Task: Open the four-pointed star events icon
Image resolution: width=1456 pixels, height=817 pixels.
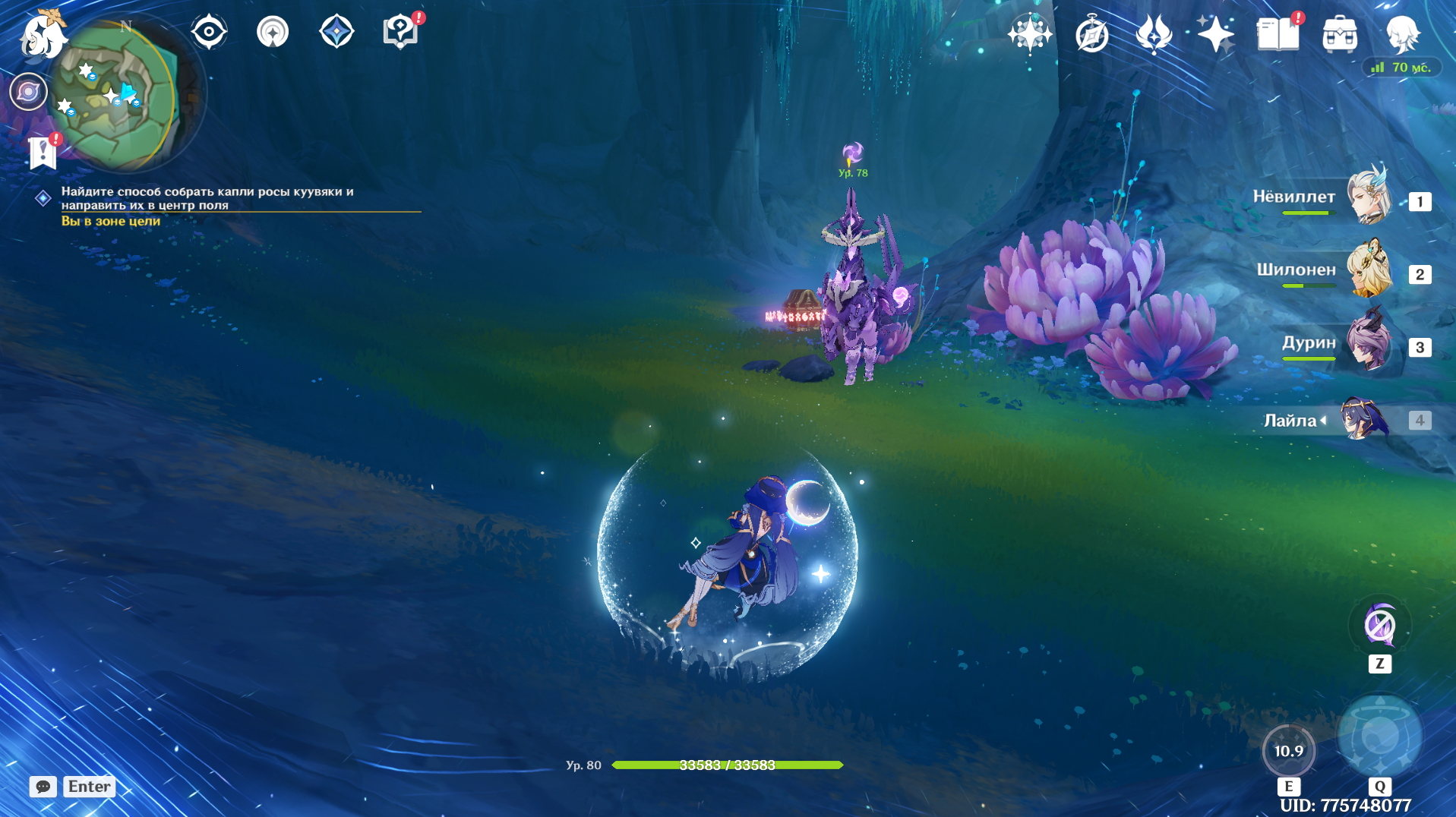Action: (1215, 35)
